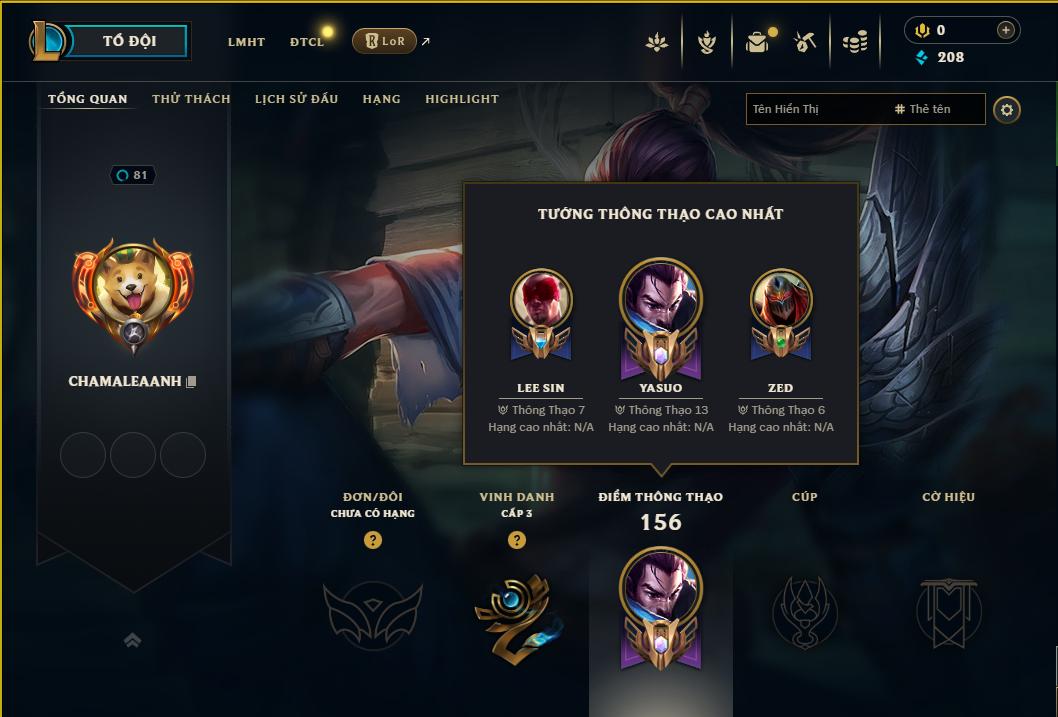Click the plus button to buy RP
This screenshot has height=717, width=1058.
tap(1005, 30)
